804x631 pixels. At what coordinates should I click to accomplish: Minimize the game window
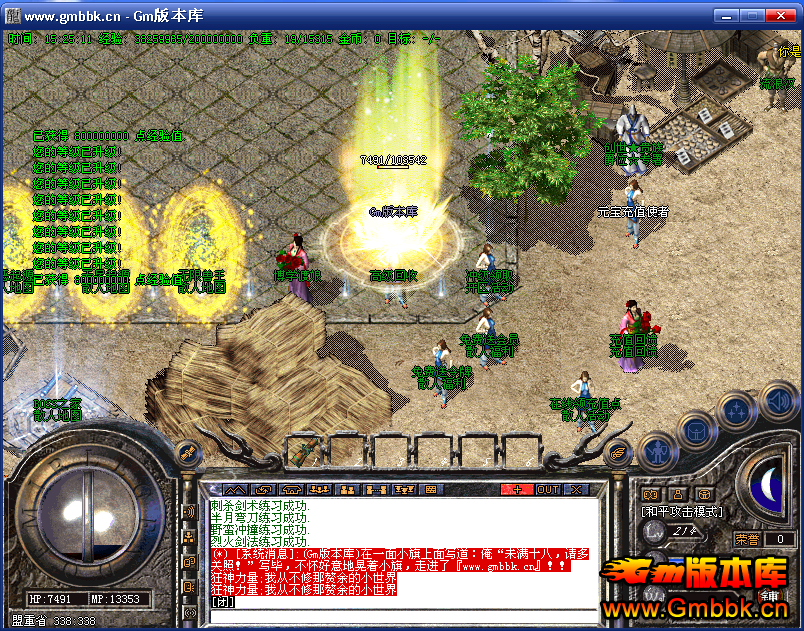pyautogui.click(x=726, y=16)
